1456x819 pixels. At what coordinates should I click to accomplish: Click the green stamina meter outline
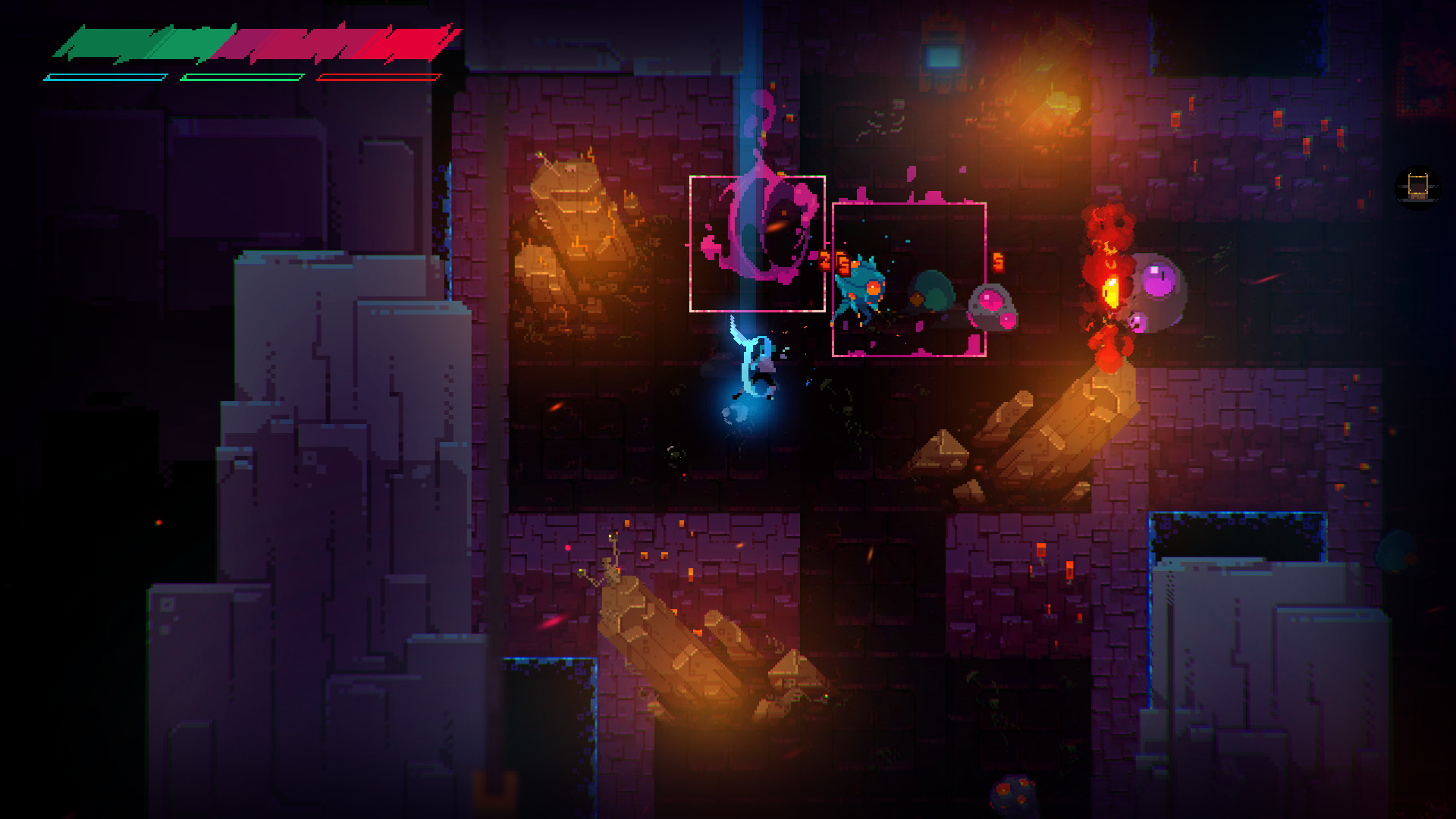[243, 77]
